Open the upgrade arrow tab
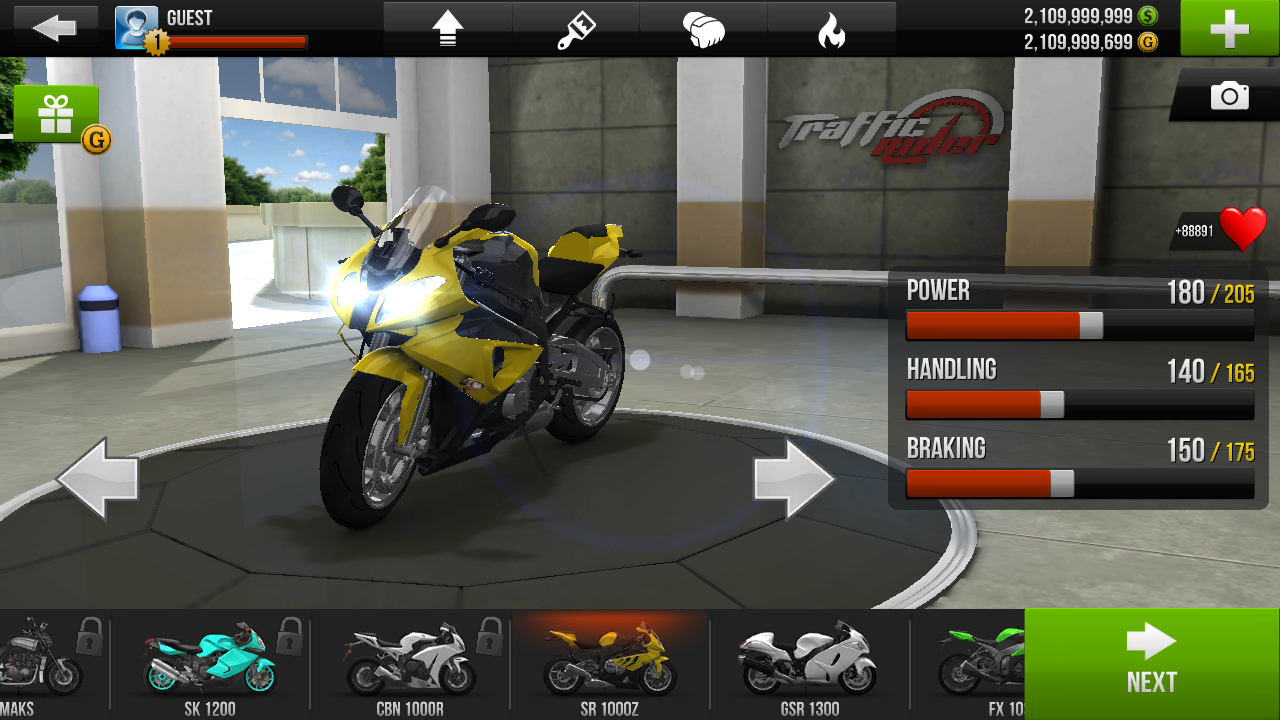 (x=448, y=30)
